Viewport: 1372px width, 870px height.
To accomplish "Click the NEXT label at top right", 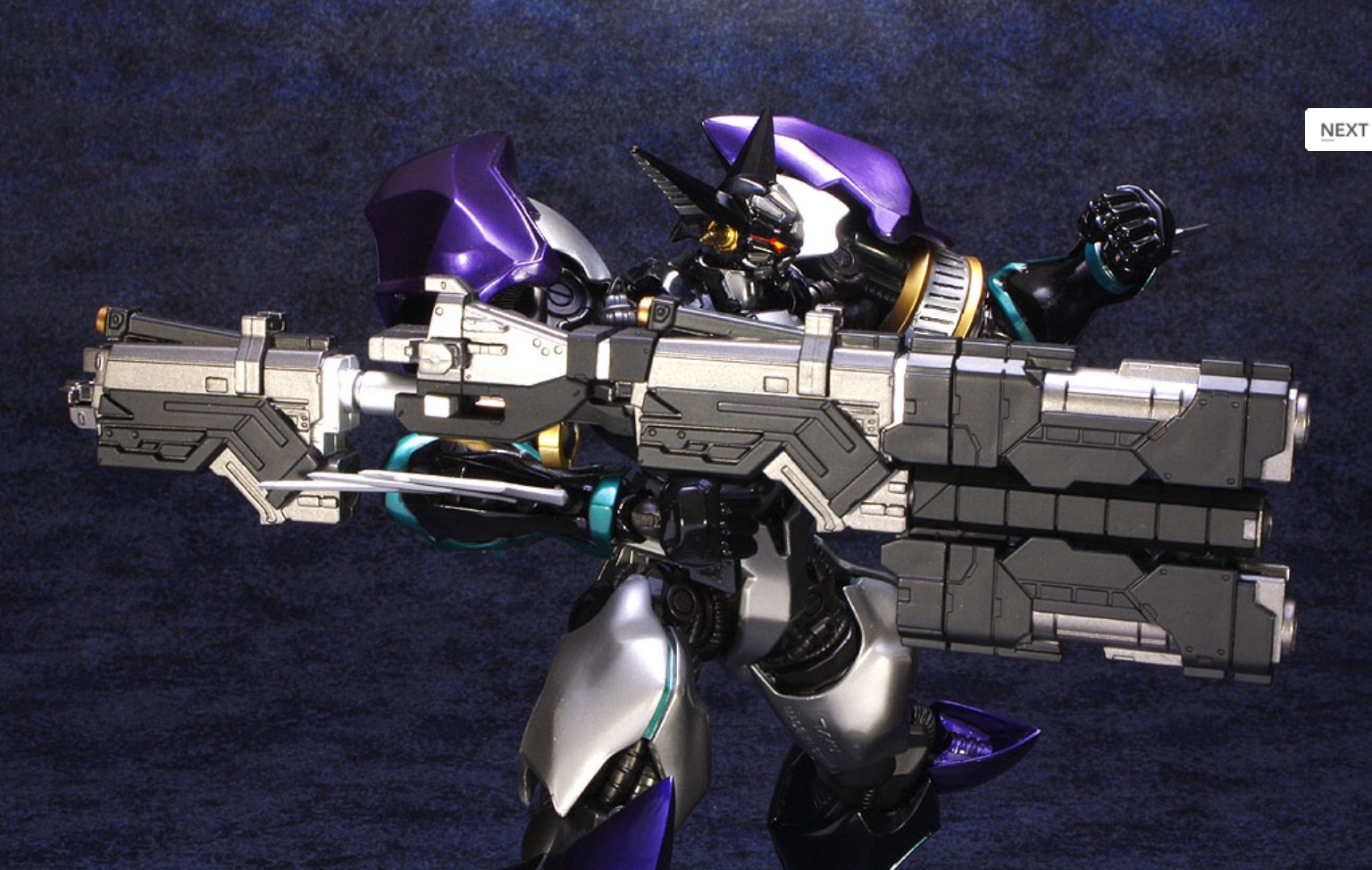I will point(1343,129).
